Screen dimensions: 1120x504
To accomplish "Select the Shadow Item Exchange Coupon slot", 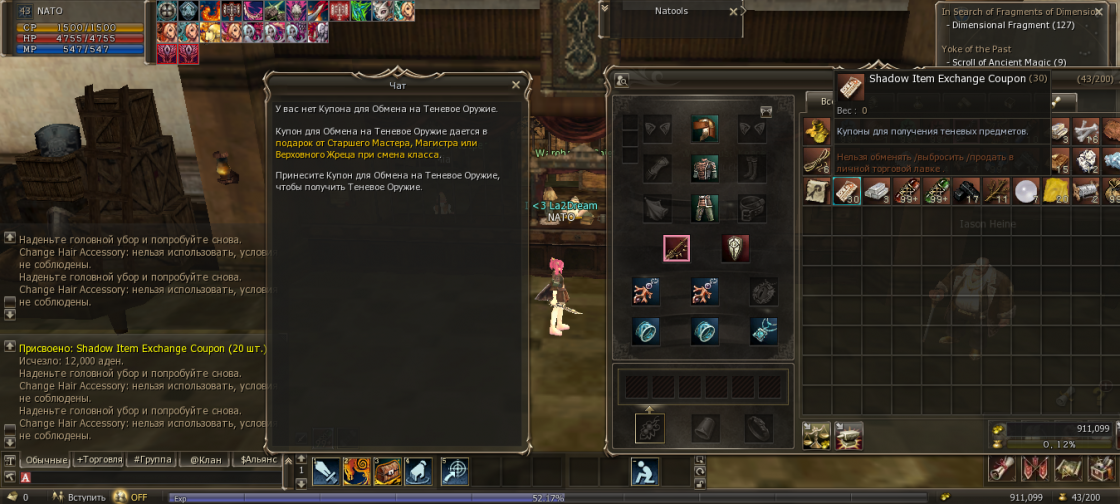I will tap(847, 191).
